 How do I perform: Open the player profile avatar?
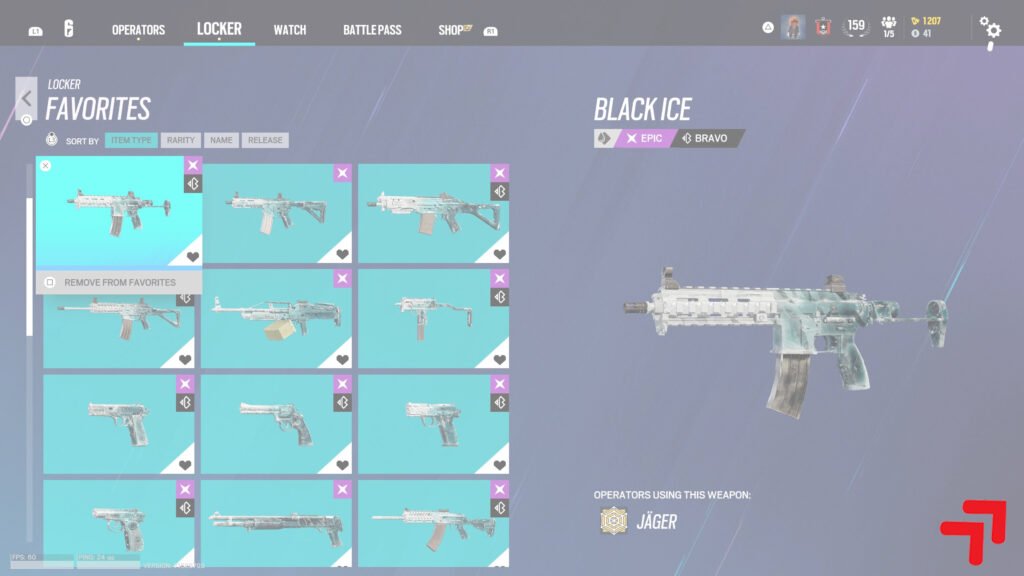click(793, 27)
